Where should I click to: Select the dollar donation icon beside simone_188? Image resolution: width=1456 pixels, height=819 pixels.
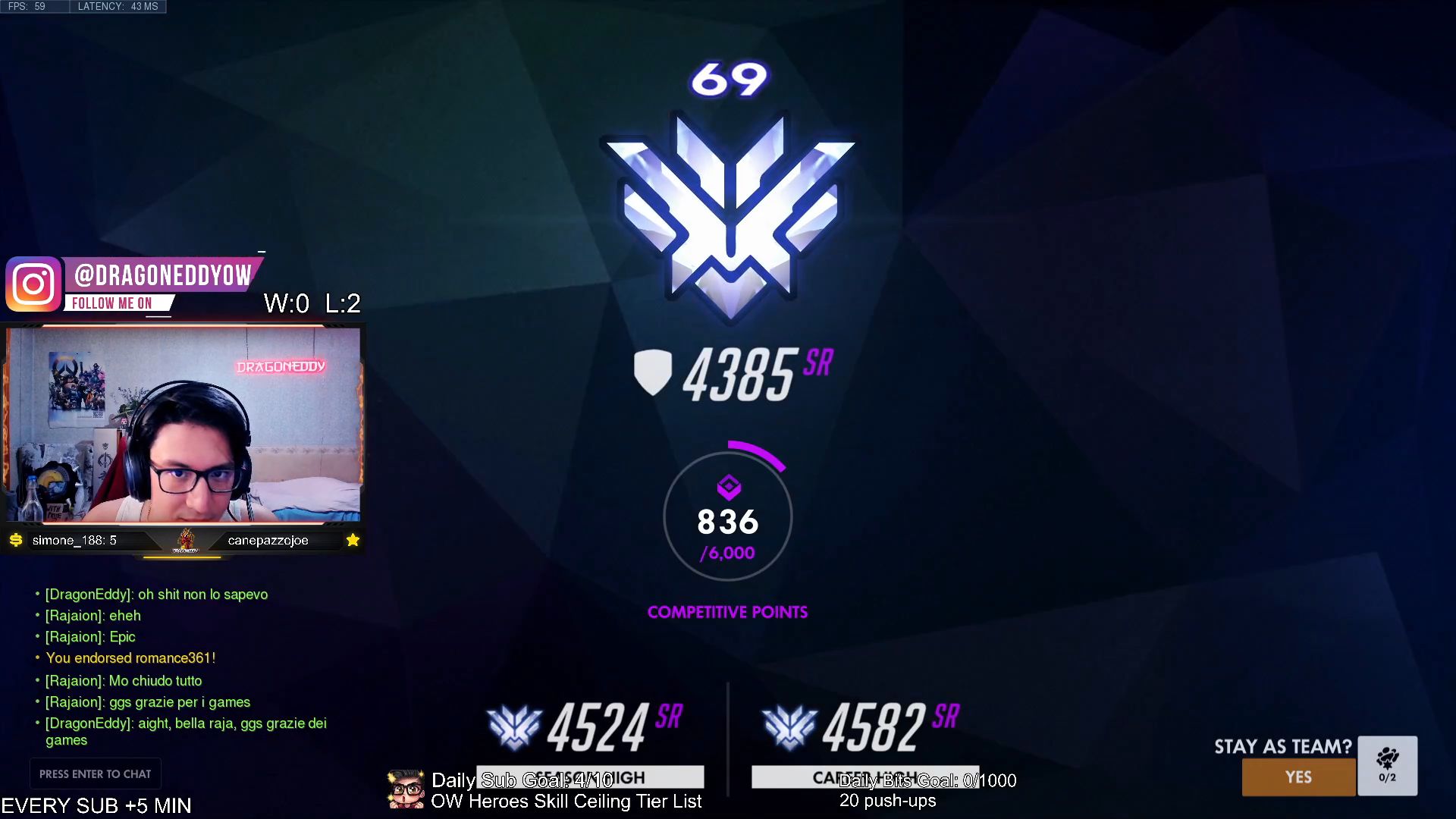(17, 541)
